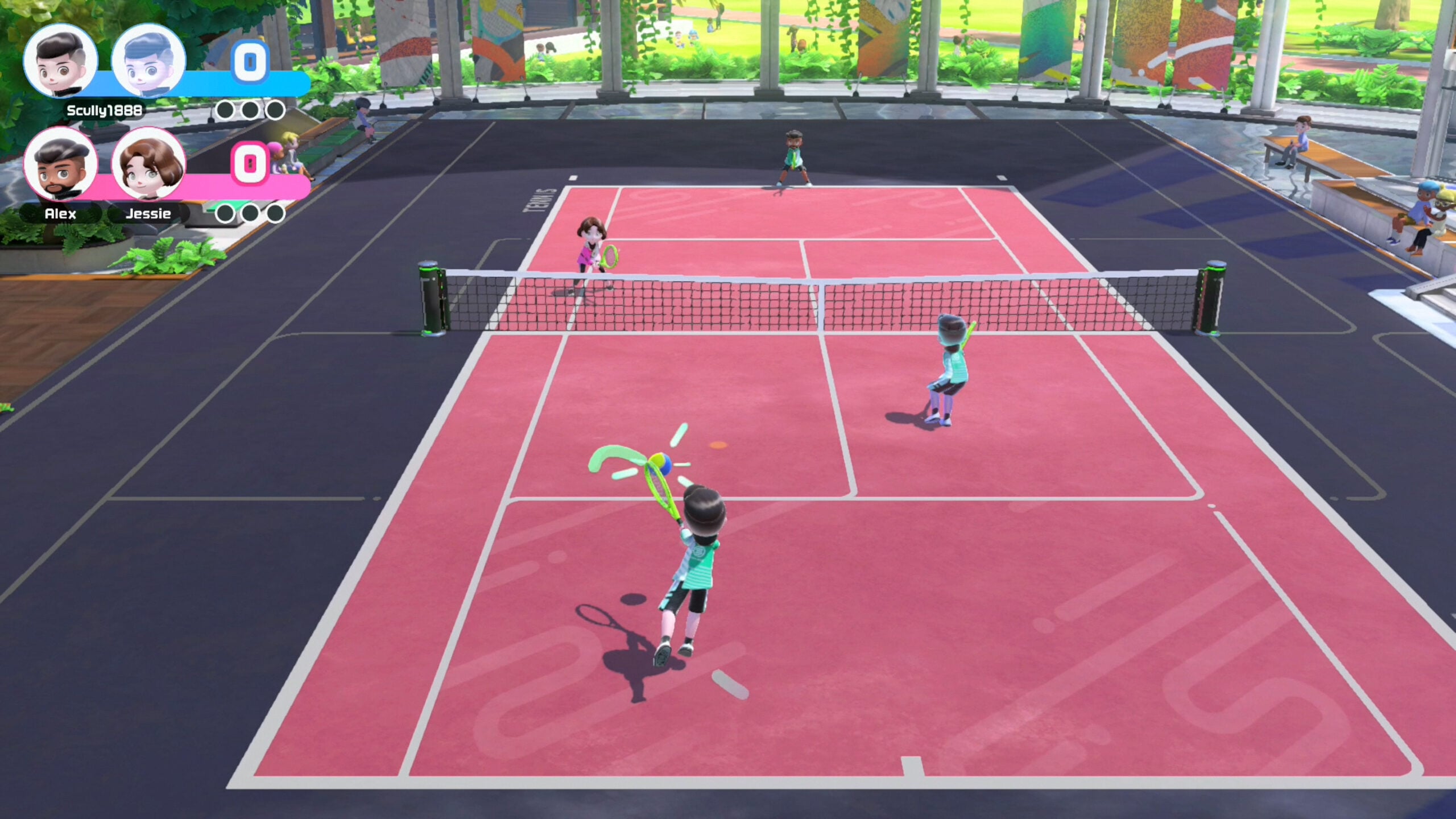Screen dimensions: 1456x819
Task: Select Scully1888's player avatar portrait
Action: click(x=60, y=63)
